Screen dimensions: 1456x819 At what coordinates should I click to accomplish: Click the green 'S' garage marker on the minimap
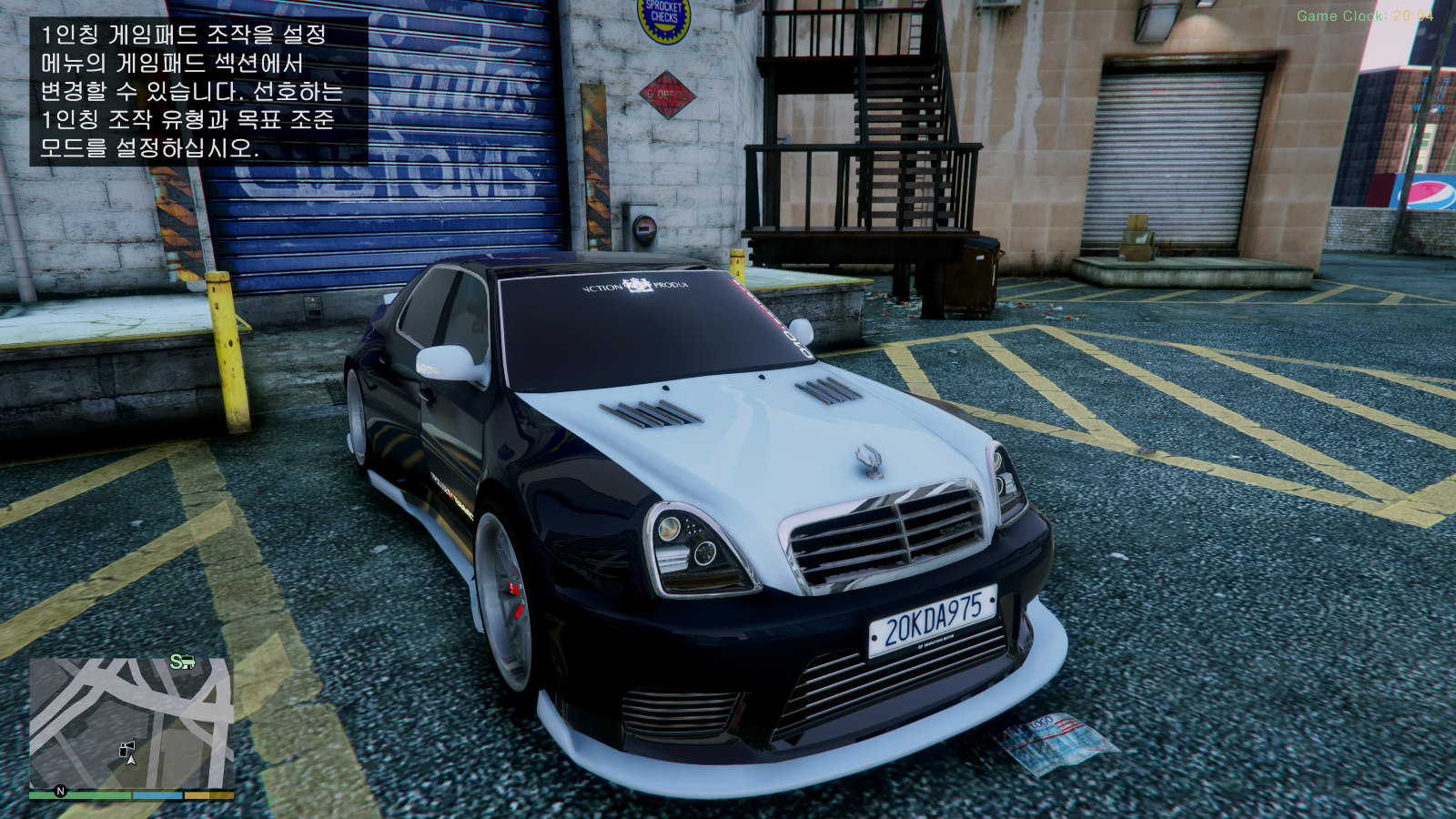[175, 662]
